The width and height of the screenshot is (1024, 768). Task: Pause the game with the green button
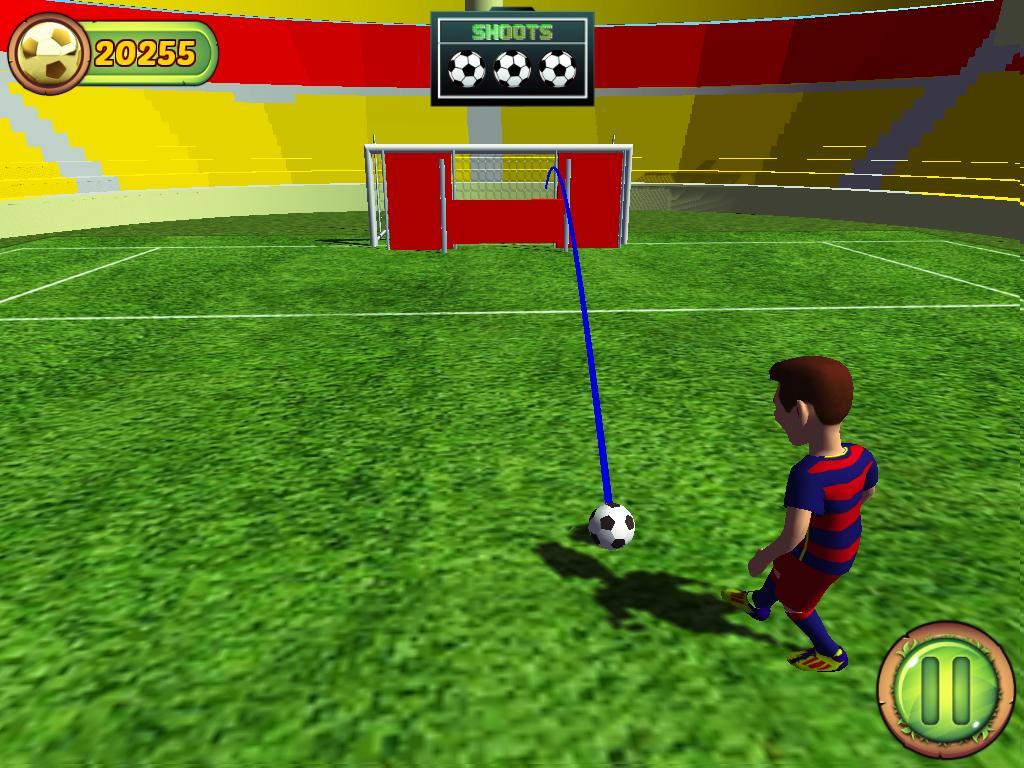tap(945, 689)
